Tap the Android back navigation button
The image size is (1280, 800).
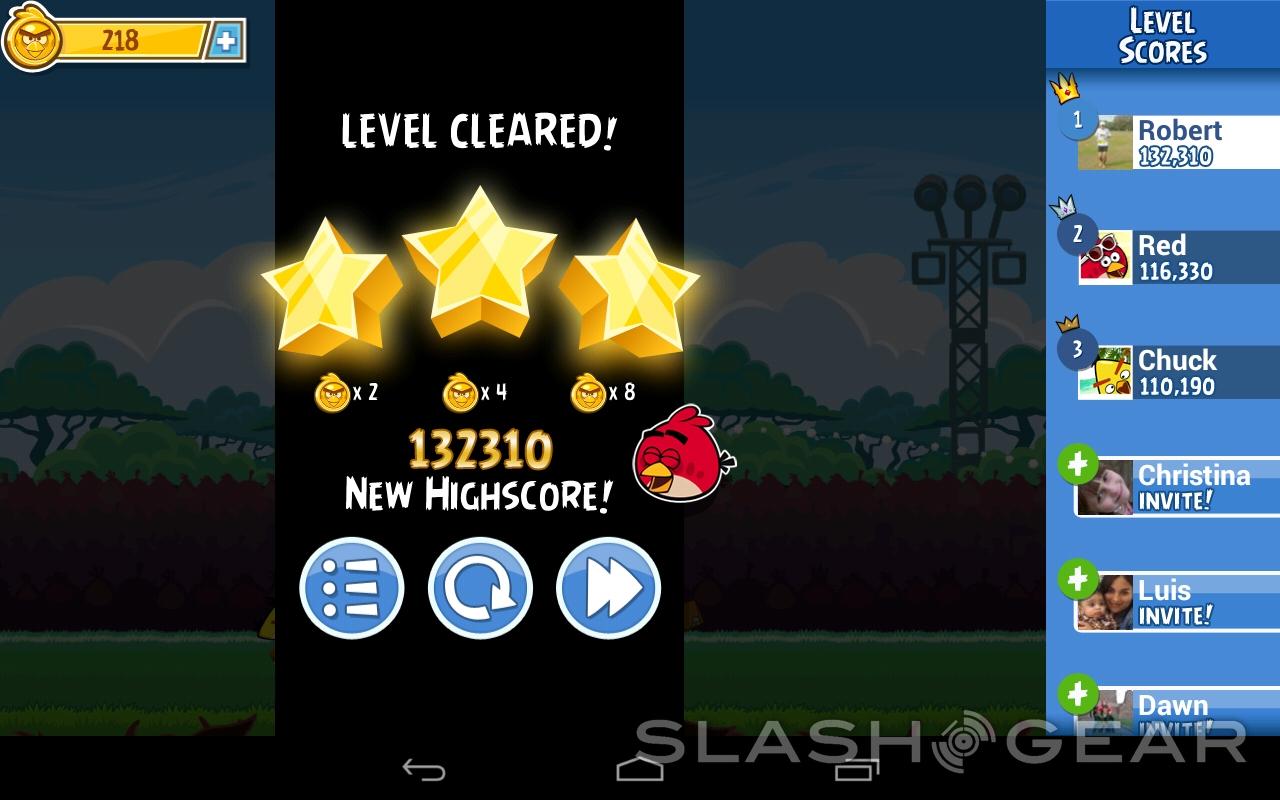tap(423, 769)
